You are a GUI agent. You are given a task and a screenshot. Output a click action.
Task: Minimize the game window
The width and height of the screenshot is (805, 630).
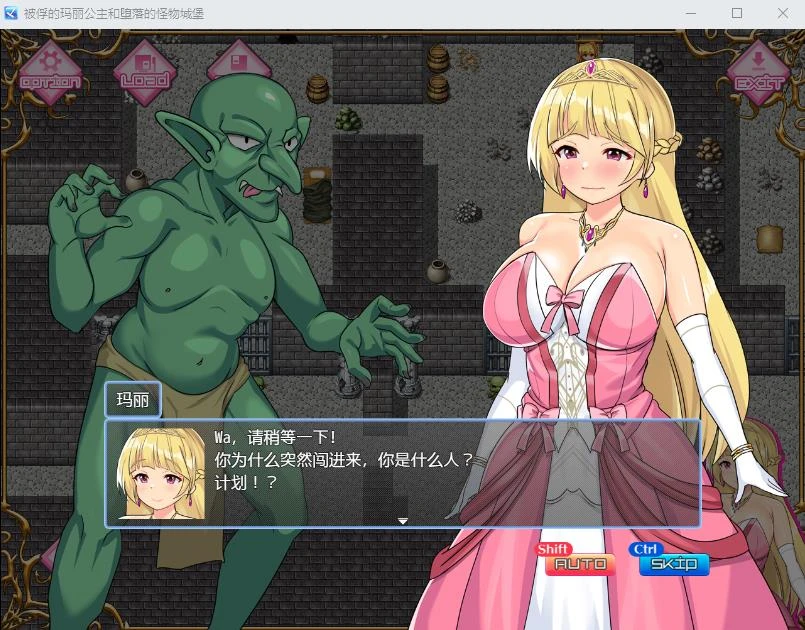691,13
